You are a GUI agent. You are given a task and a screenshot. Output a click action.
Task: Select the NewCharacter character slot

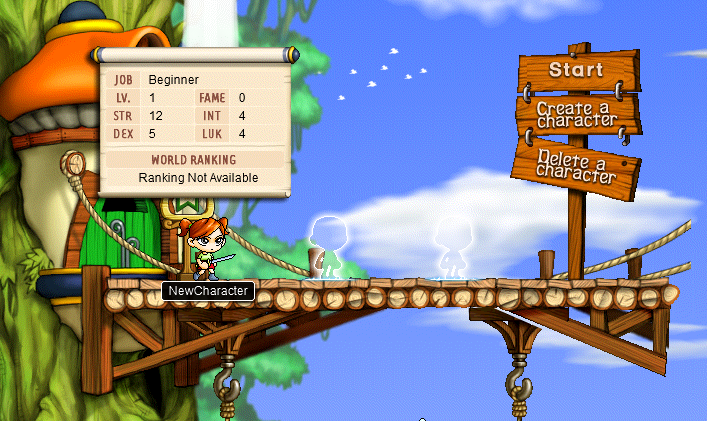206,250
